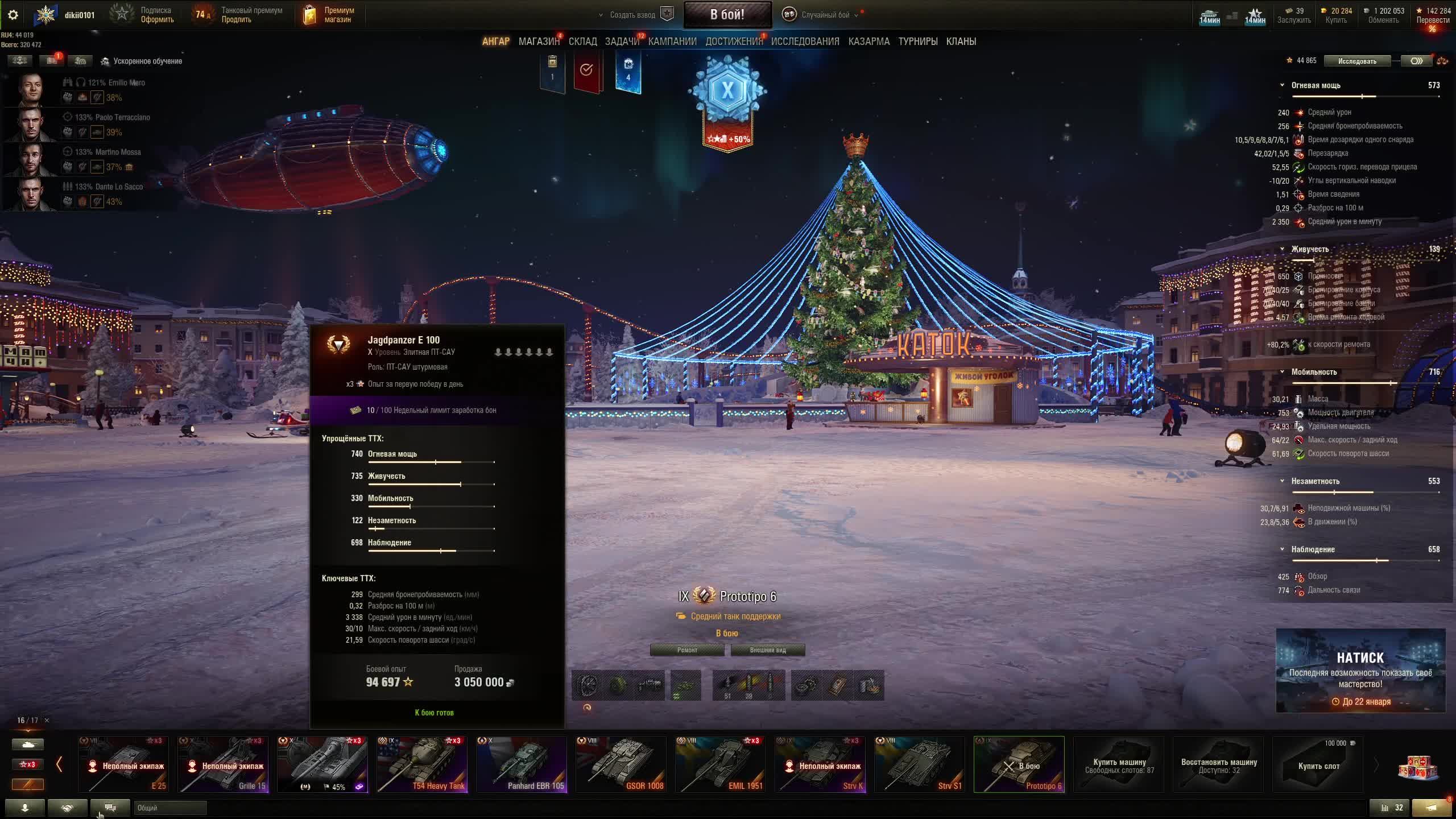
Task: Focus the Общий chat input field
Action: [x=170, y=808]
